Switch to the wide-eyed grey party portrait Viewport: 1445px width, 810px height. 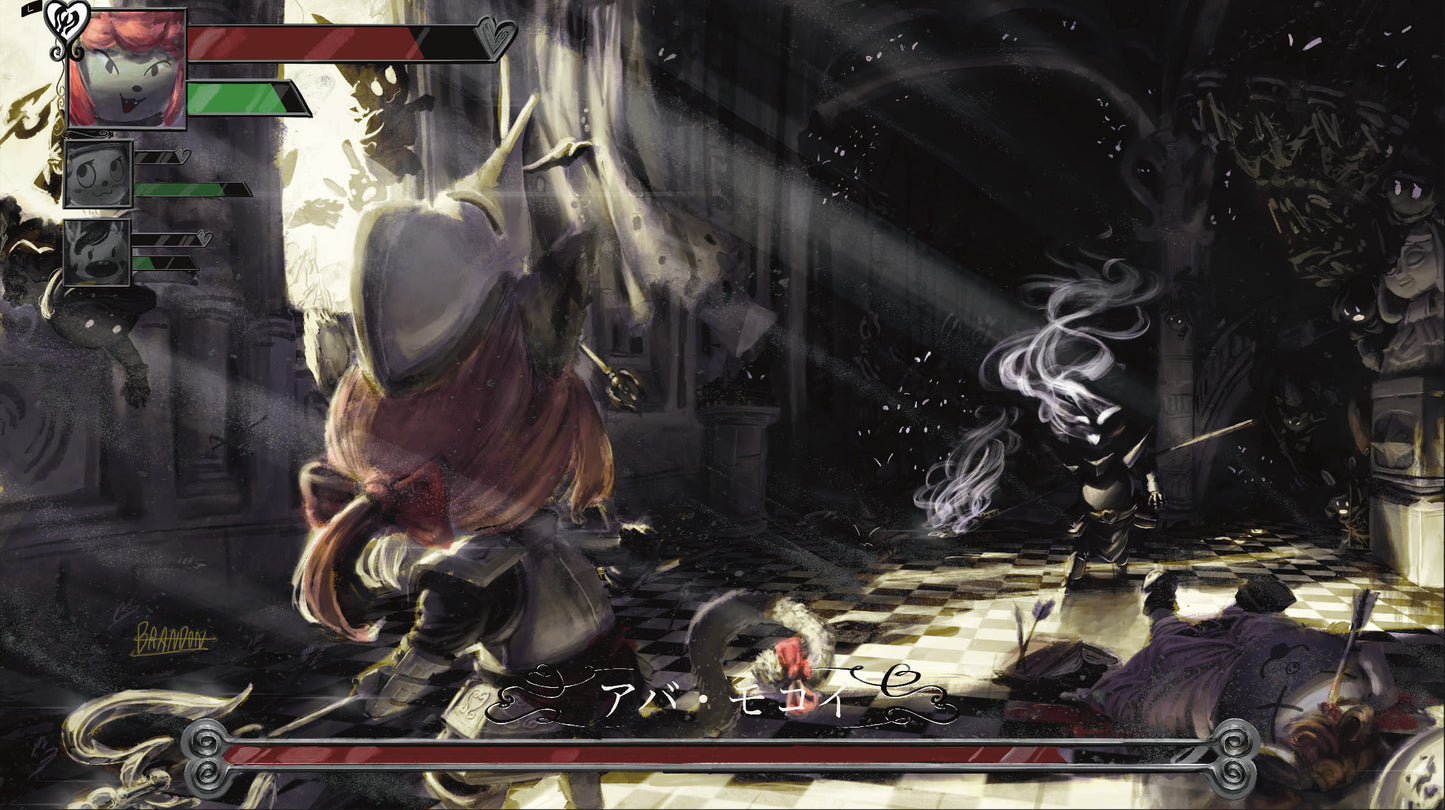(x=98, y=173)
